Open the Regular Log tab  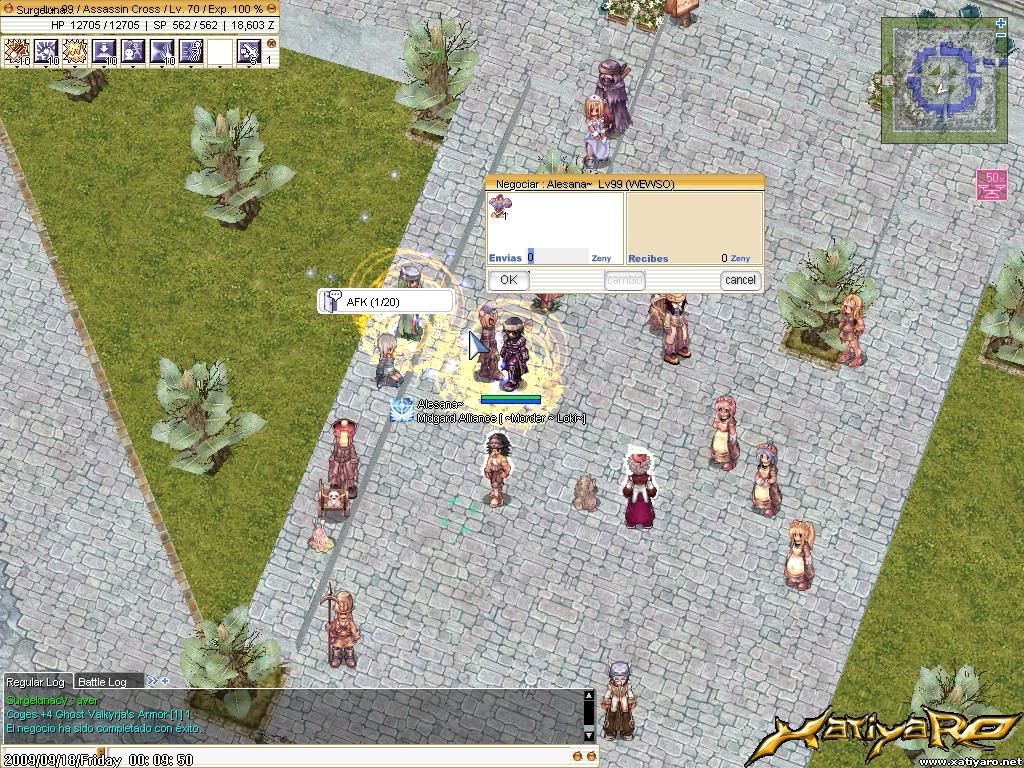coord(38,682)
